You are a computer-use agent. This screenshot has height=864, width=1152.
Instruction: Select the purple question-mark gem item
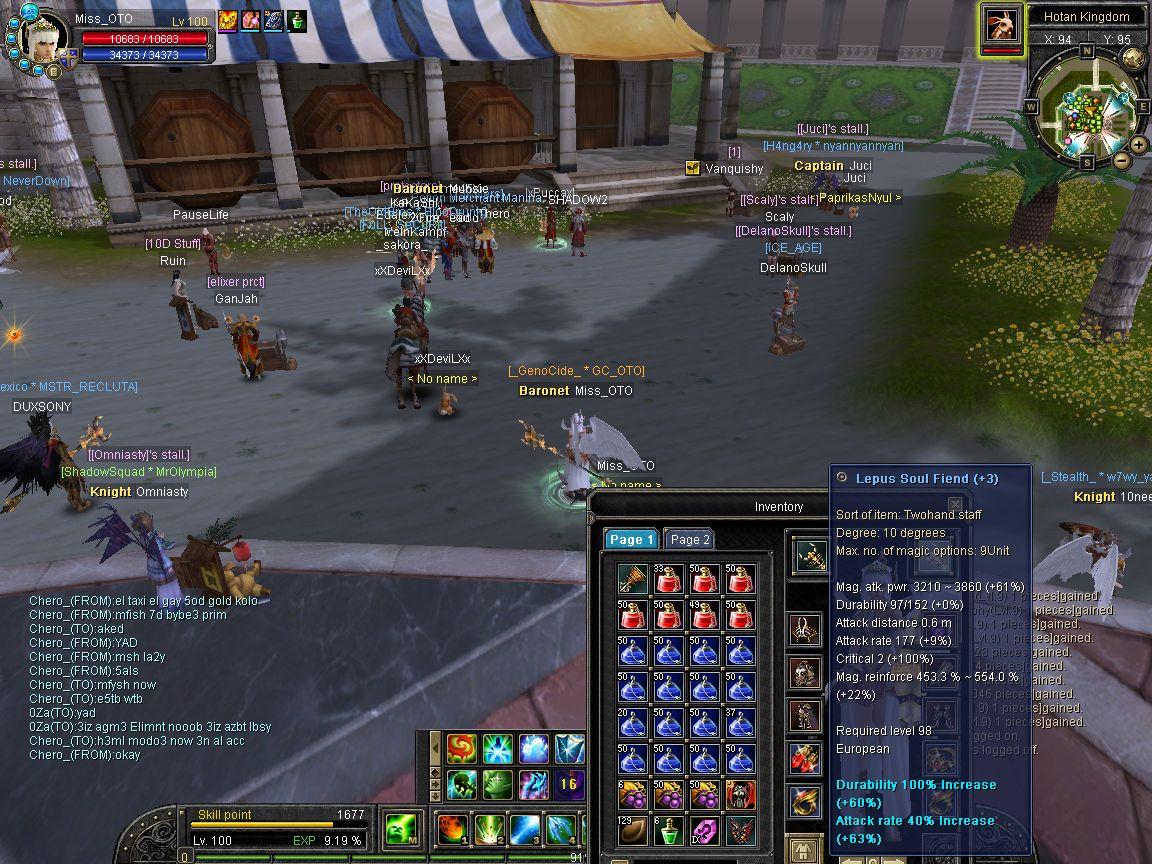pyautogui.click(x=704, y=831)
